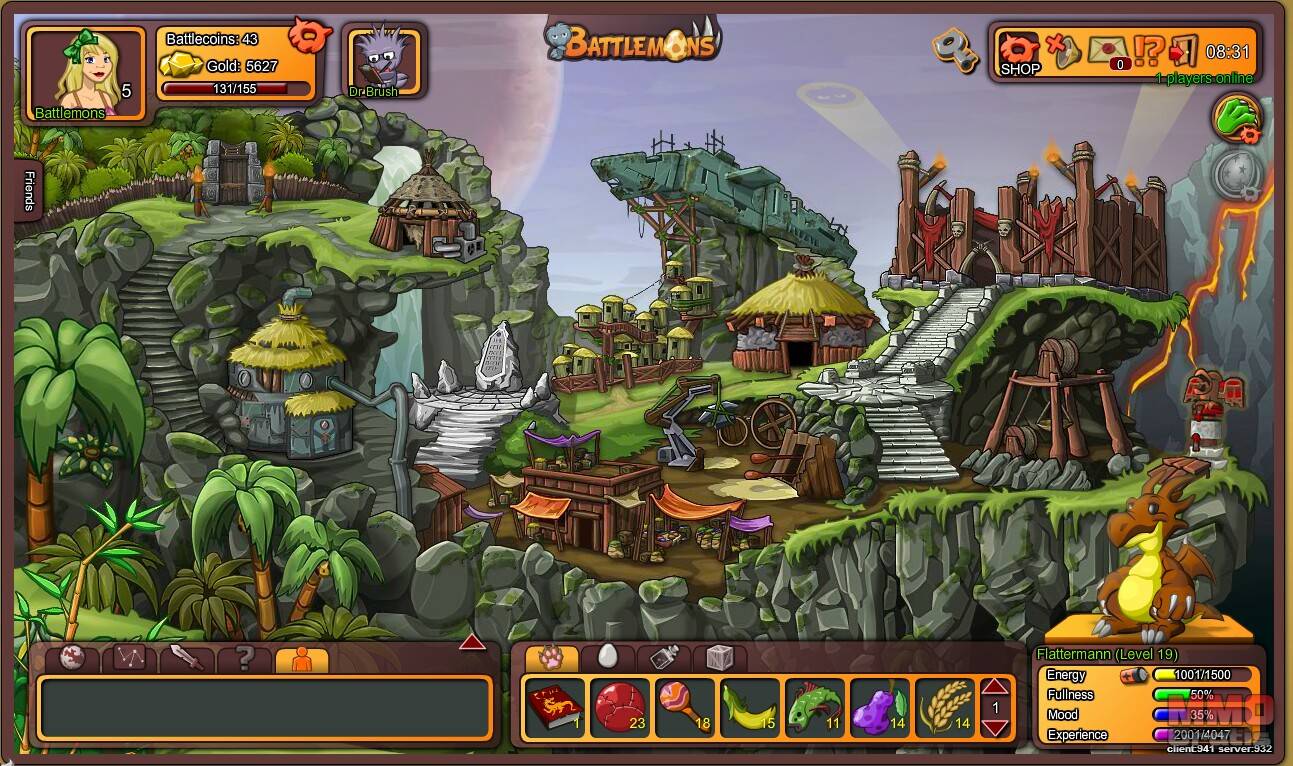
Task: Expand chat with the red up arrow
Action: (472, 642)
